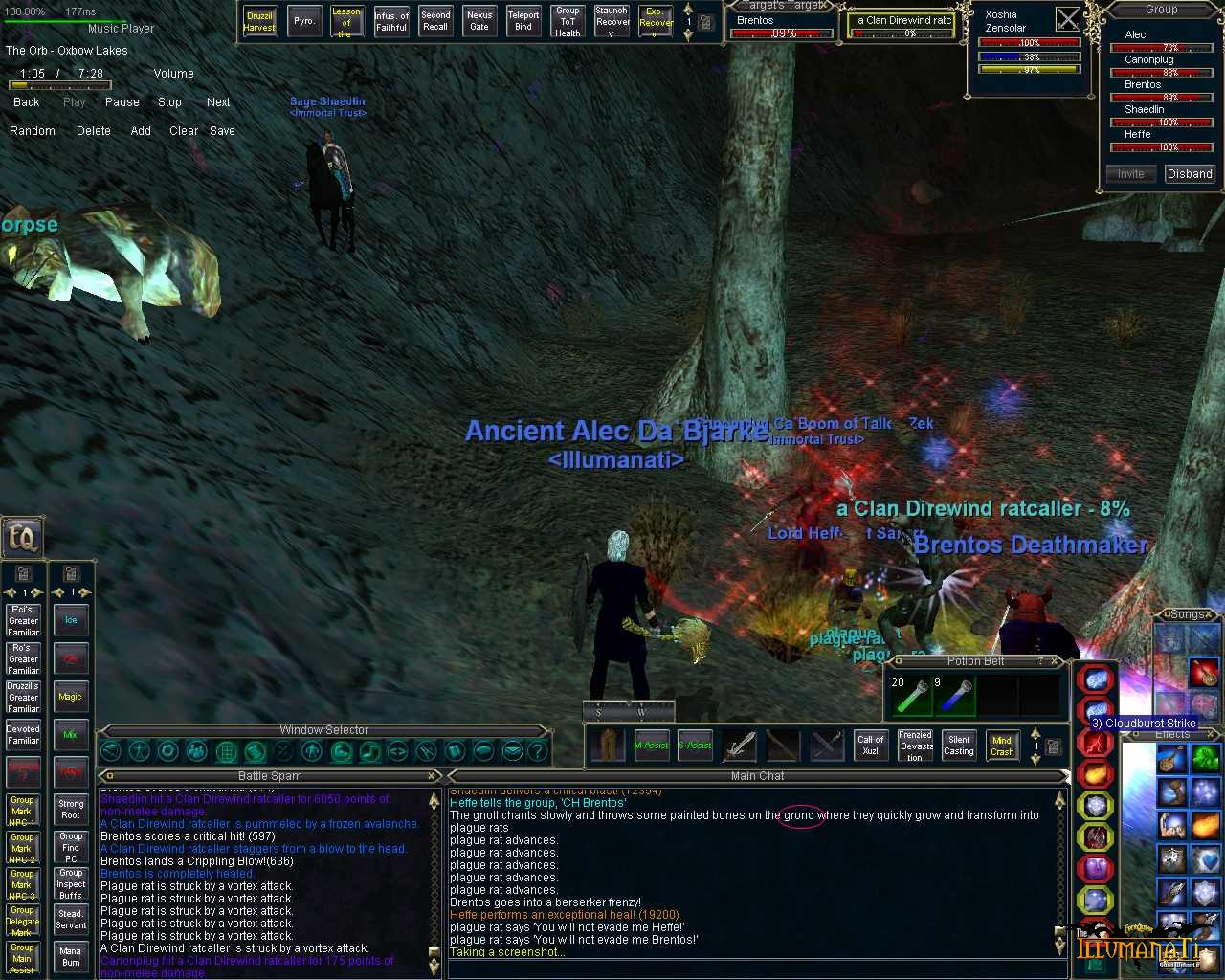
Task: Toggle Random mode in music player
Action: coord(33,131)
